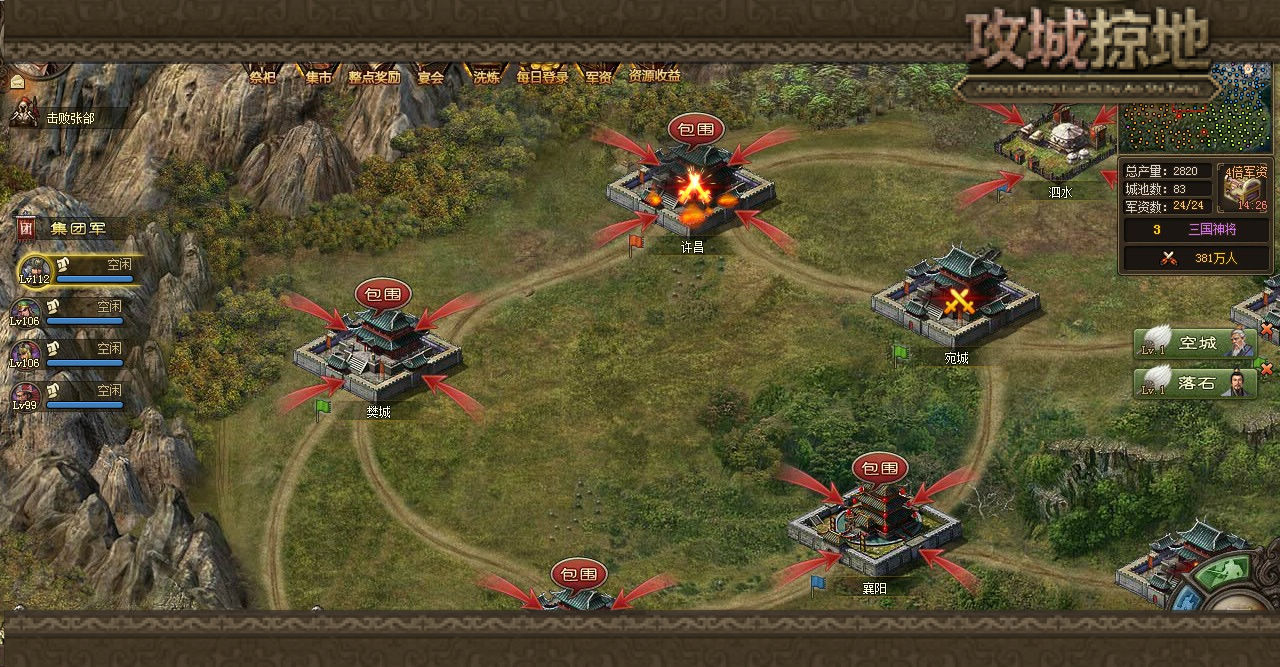Open the 资源收益 resource income
Screen dimensions: 1280x667
[x=655, y=76]
